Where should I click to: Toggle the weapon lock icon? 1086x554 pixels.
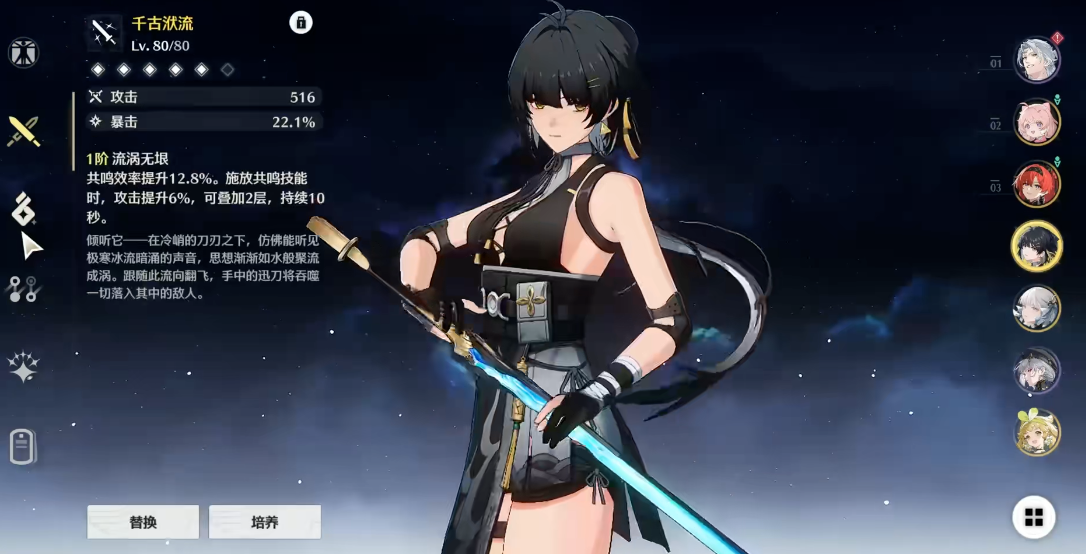301,23
